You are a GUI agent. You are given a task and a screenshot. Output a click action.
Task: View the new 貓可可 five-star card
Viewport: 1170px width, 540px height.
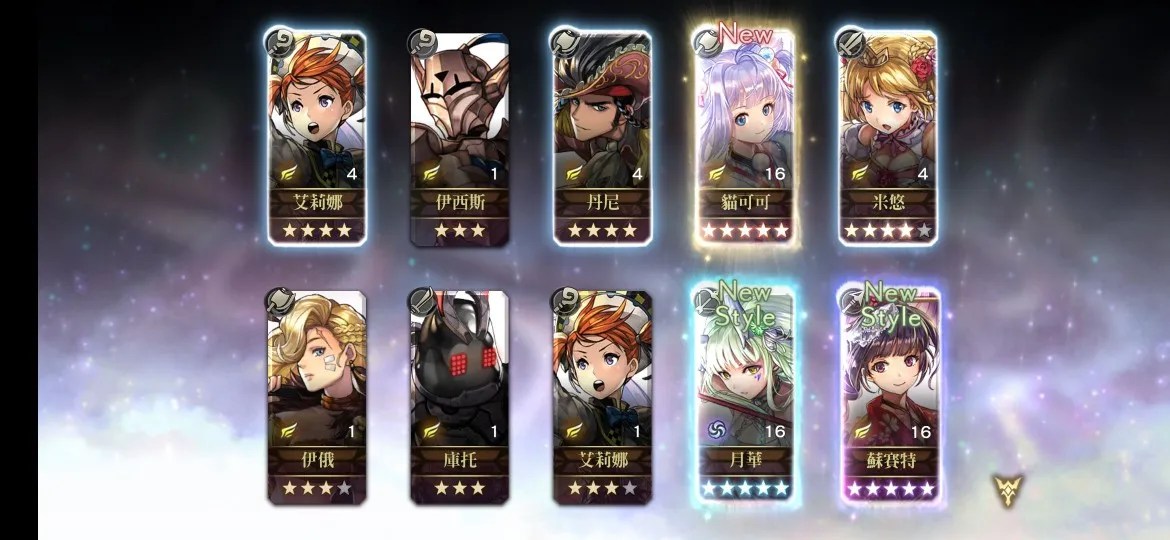(745, 137)
